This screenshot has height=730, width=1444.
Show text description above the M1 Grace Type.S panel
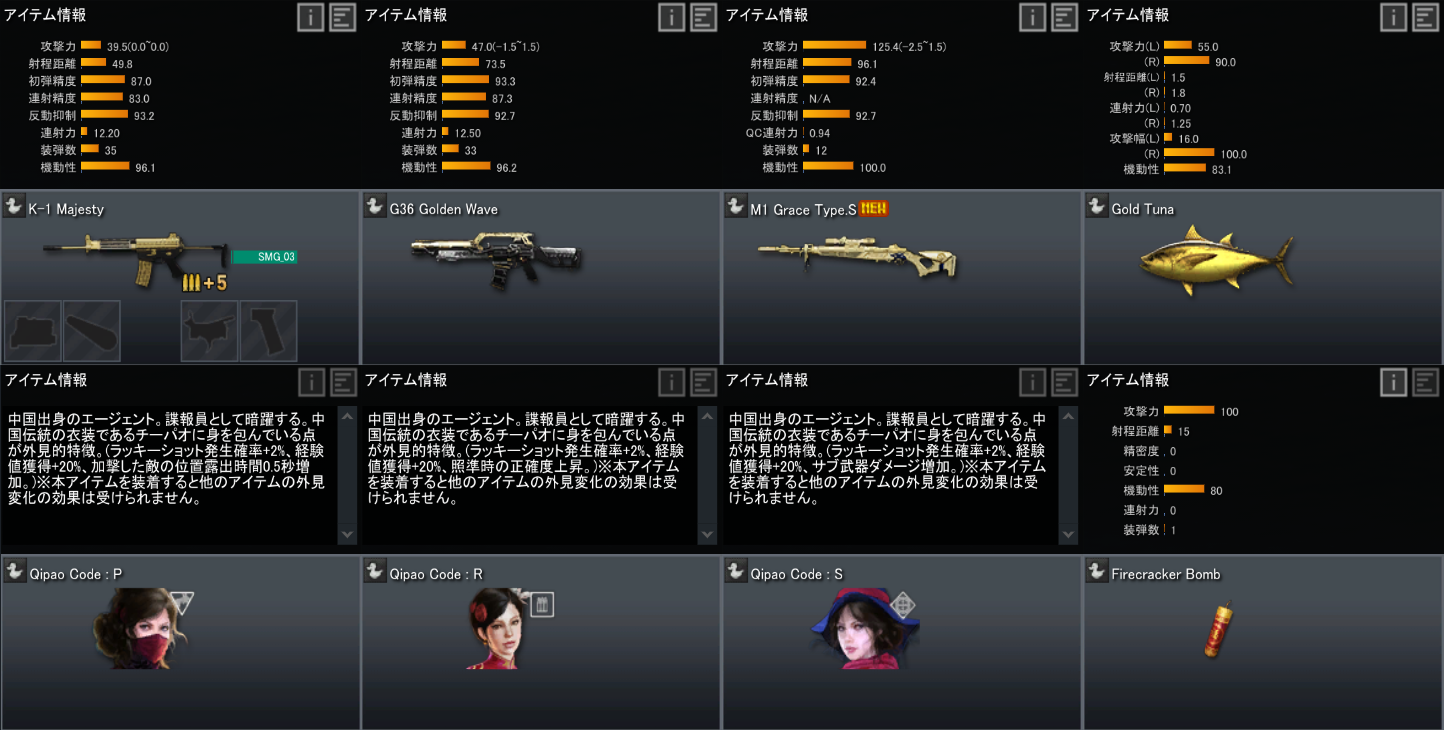pyautogui.click(x=1064, y=17)
